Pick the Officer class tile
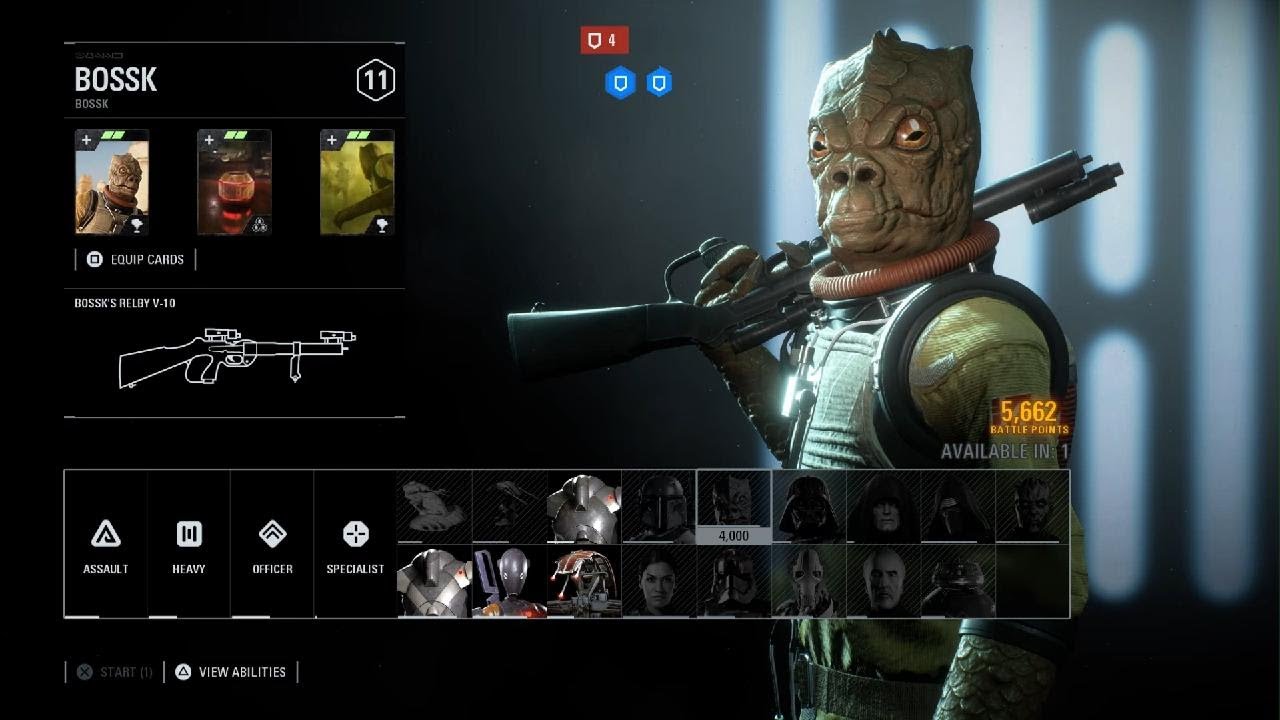The width and height of the screenshot is (1280, 720). click(272, 544)
